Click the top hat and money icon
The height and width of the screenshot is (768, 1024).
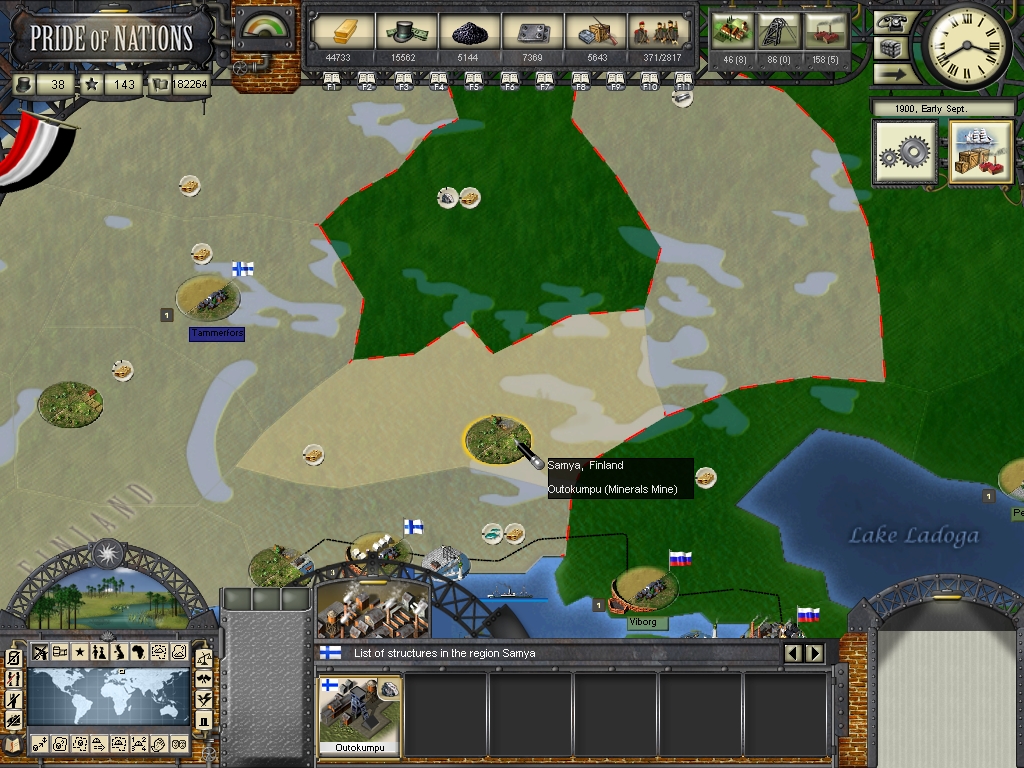(x=404, y=32)
